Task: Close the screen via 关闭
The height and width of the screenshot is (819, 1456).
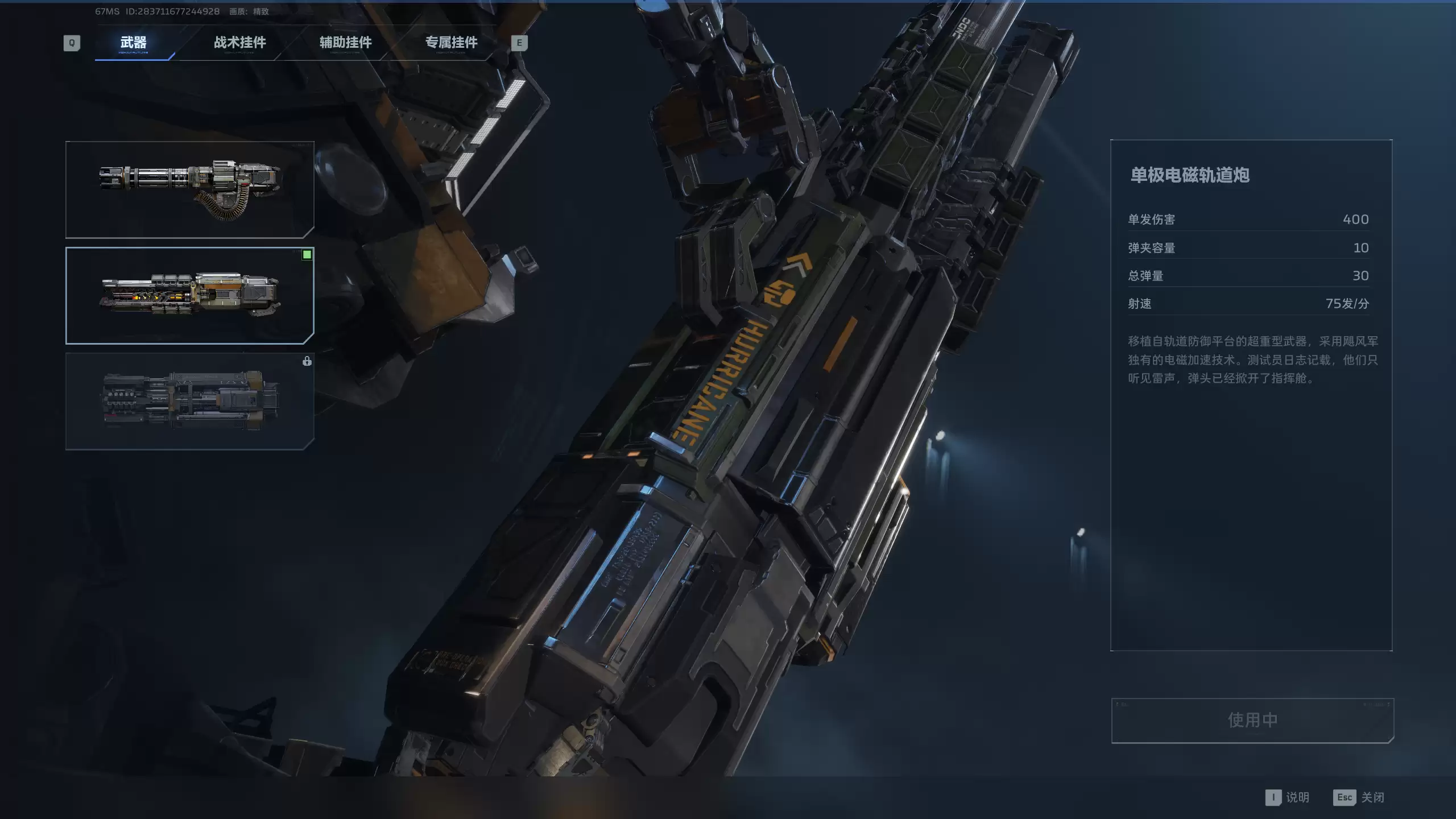Action: [1359, 797]
